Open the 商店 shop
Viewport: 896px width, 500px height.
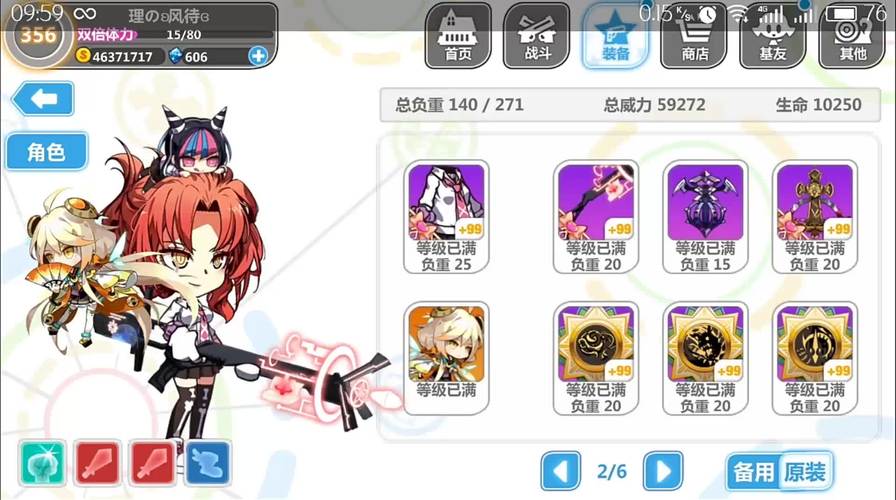[x=694, y=37]
